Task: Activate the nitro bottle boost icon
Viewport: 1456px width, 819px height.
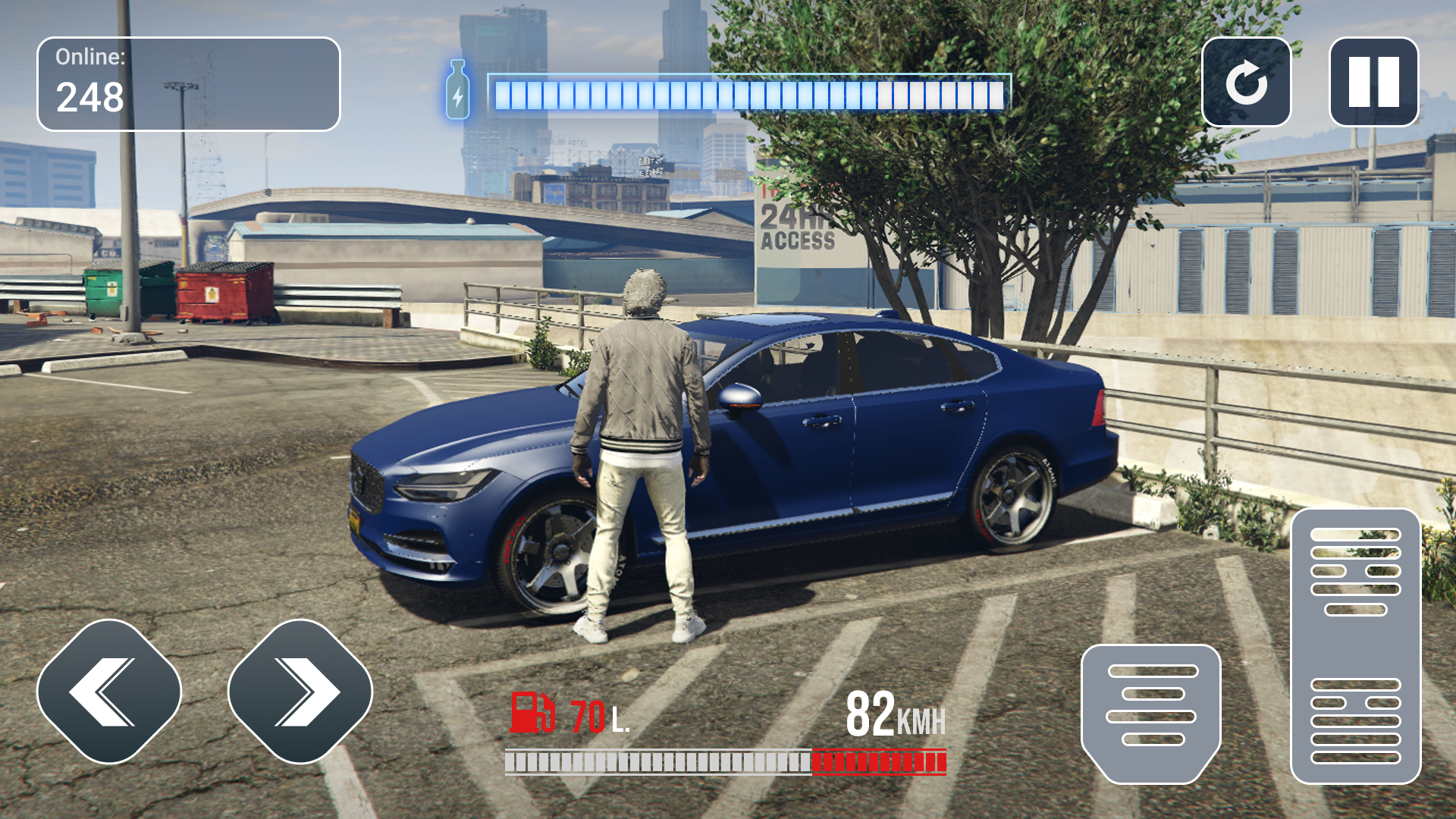Action: click(x=457, y=90)
